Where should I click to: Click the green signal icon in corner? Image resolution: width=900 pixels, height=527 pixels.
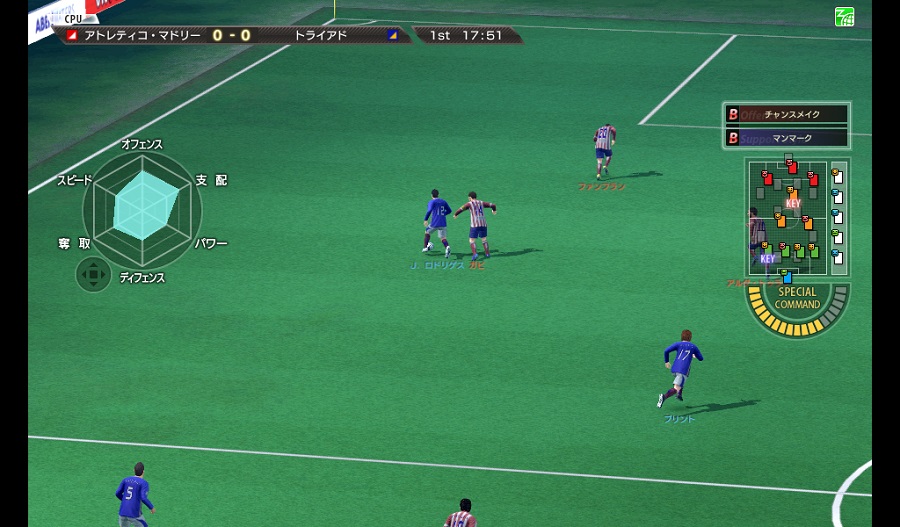tap(844, 16)
